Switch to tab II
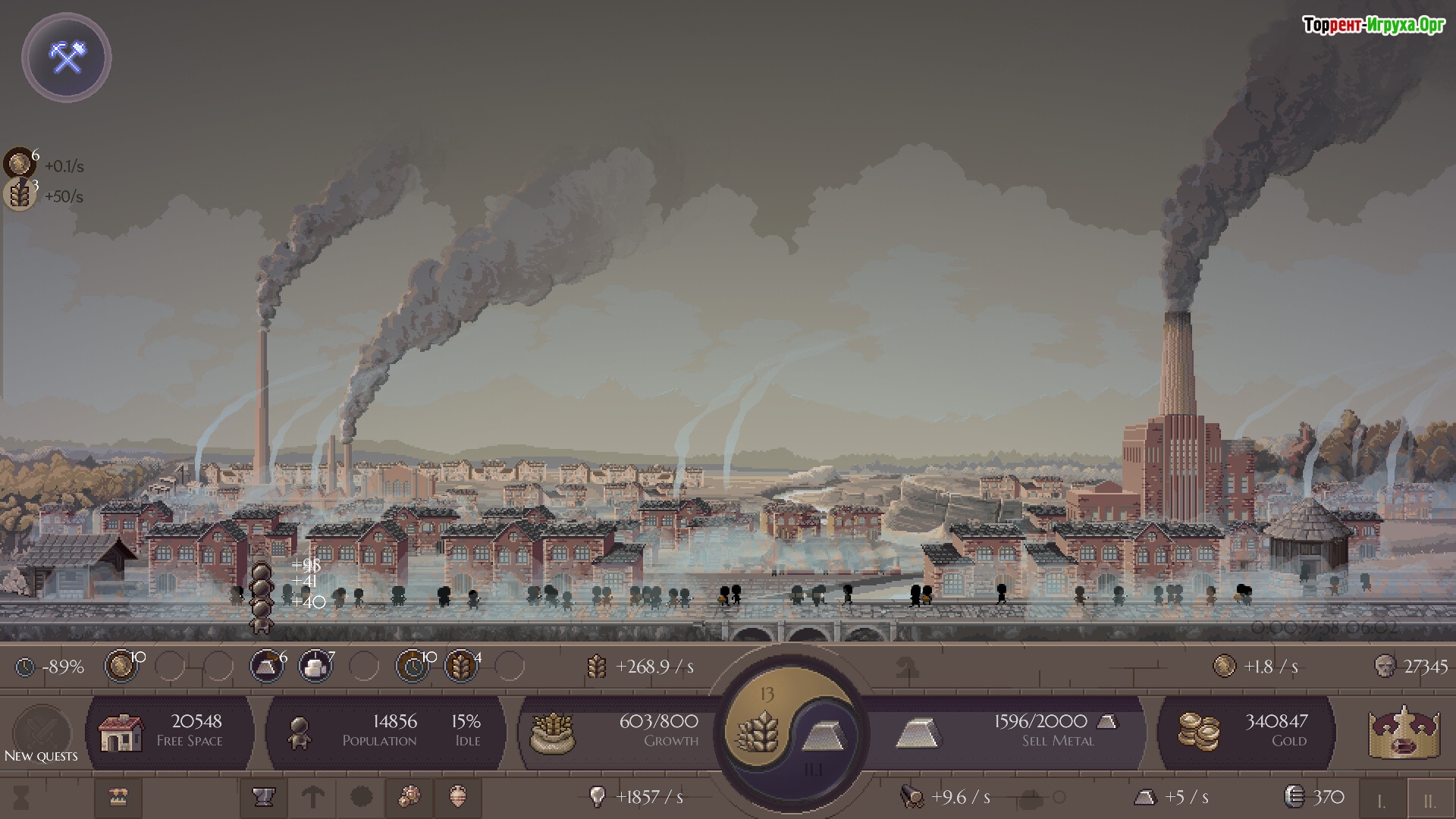The image size is (1456, 819). pos(1429,800)
